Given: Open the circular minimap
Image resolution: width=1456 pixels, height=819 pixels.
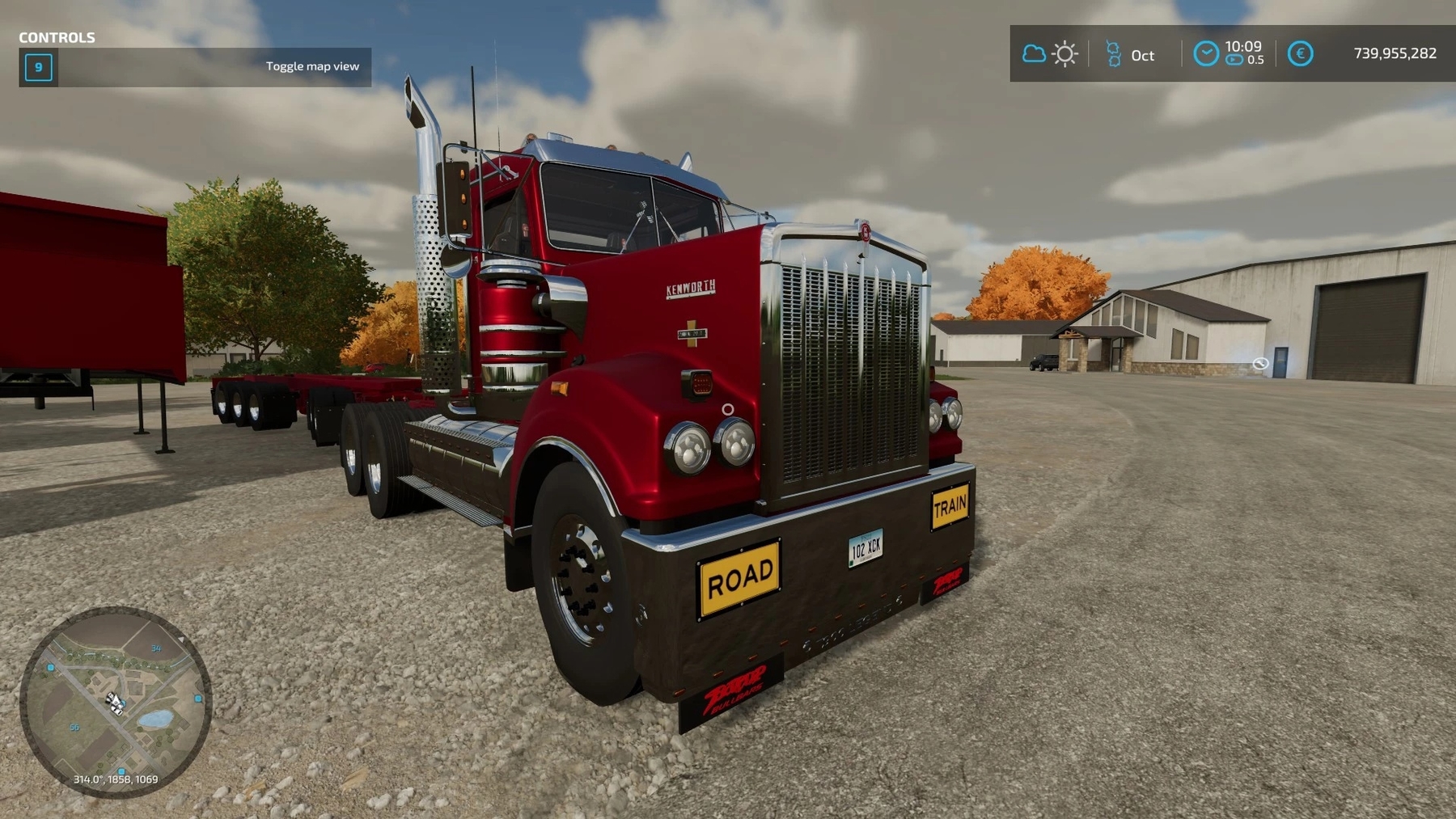Looking at the screenshot, I should [116, 702].
